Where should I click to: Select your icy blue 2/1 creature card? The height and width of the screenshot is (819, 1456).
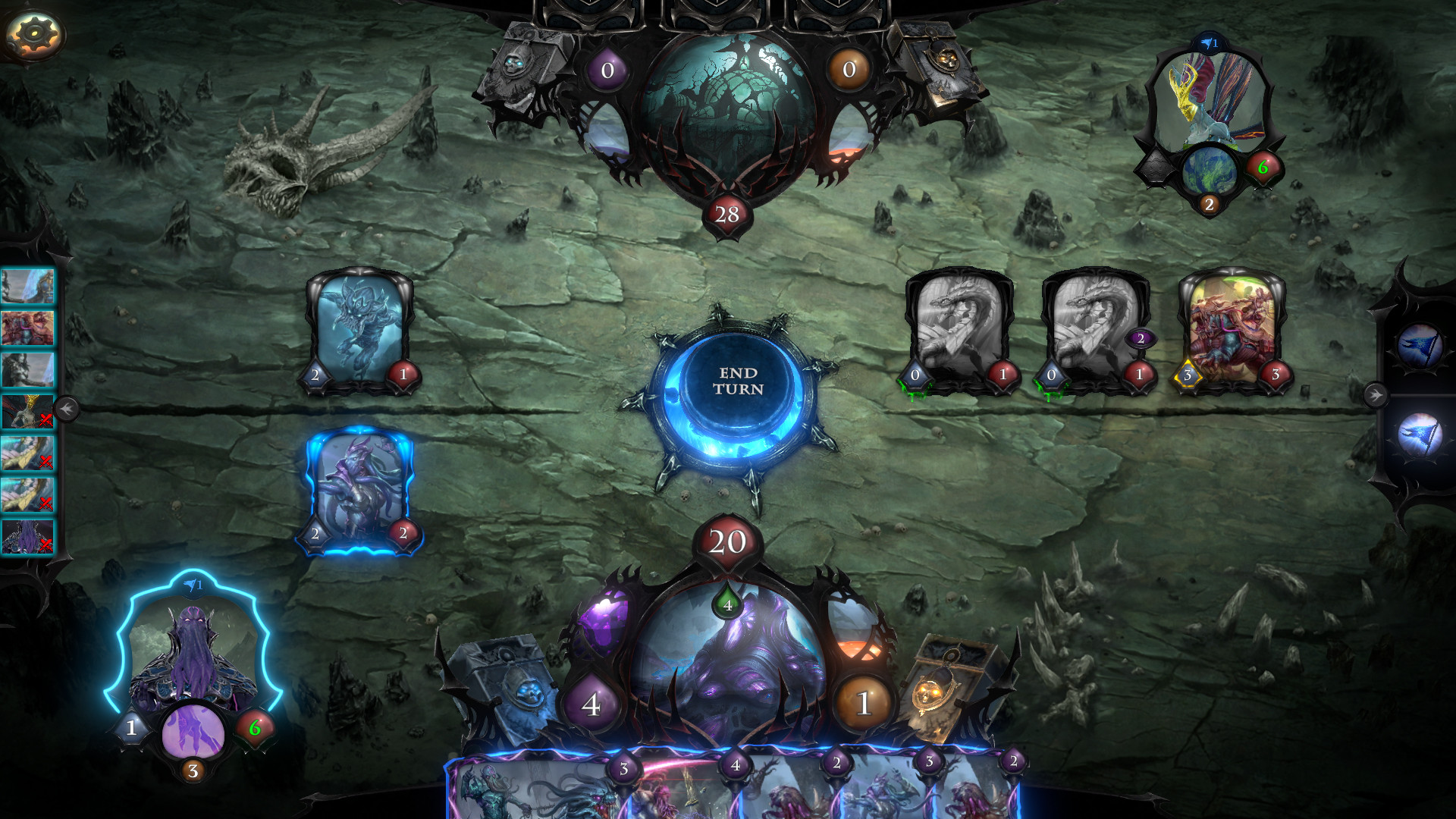pyautogui.click(x=359, y=330)
